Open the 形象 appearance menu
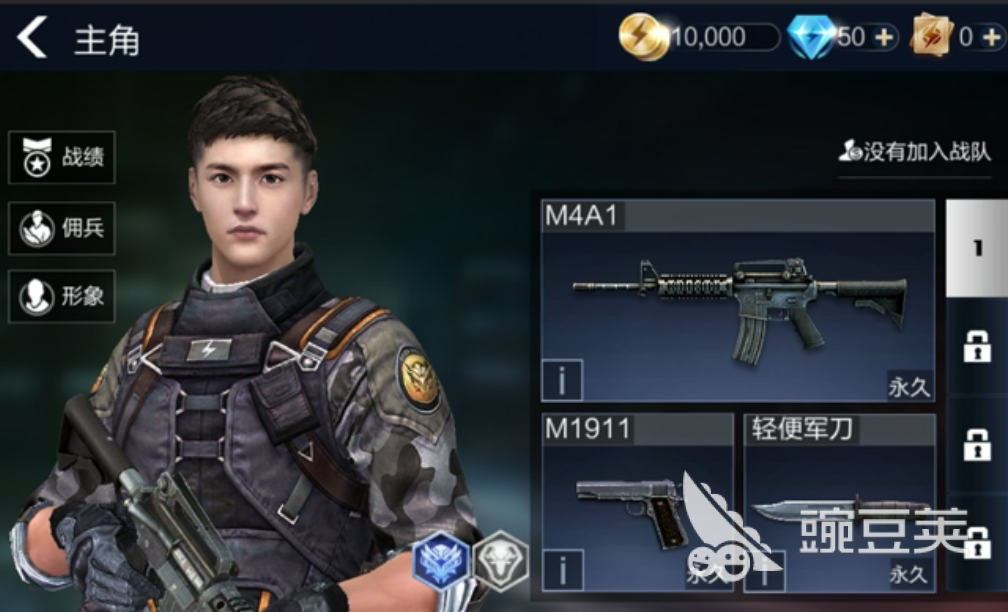This screenshot has width=1008, height=612. click(x=62, y=296)
